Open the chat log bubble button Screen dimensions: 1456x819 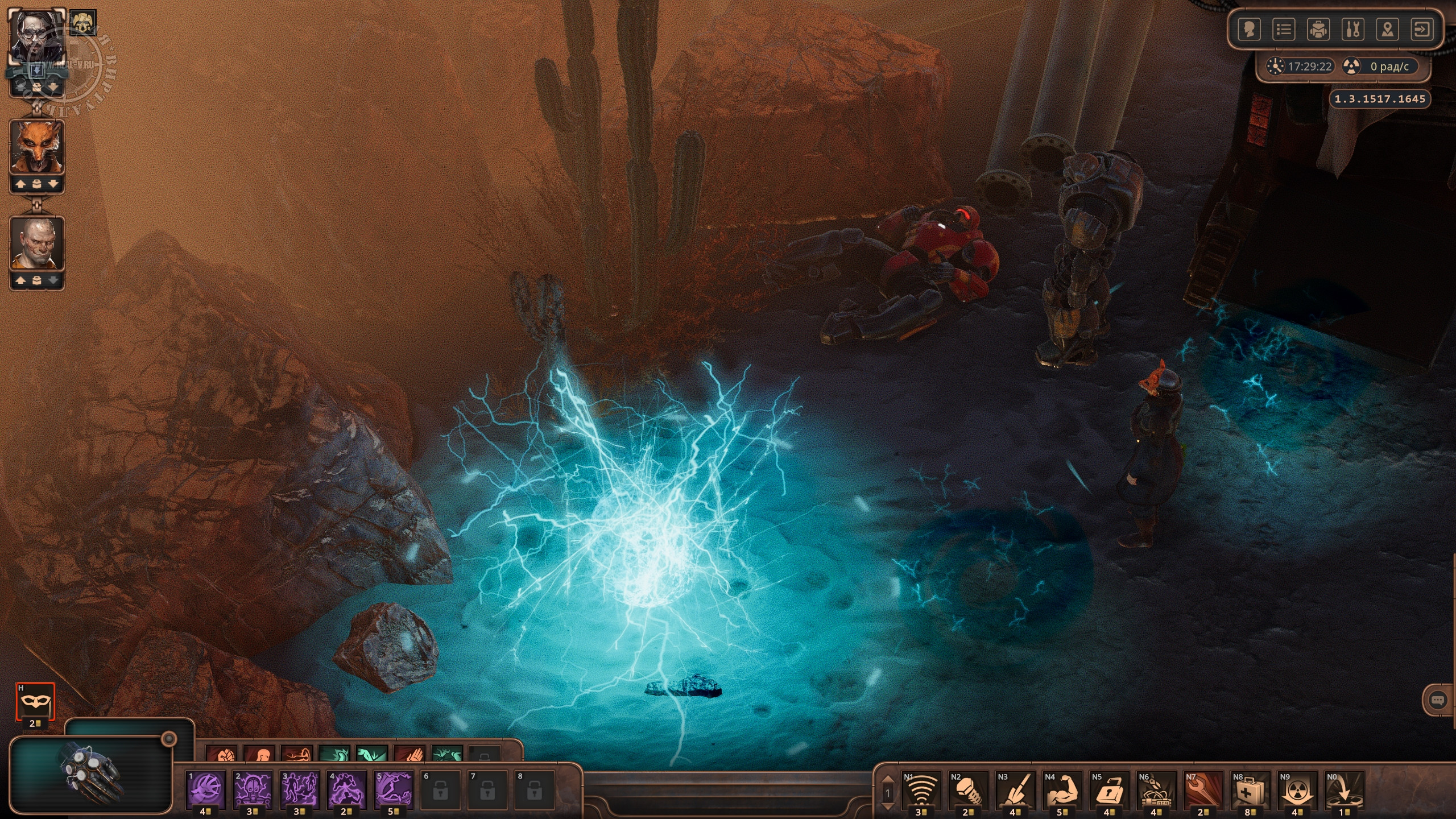click(1438, 700)
